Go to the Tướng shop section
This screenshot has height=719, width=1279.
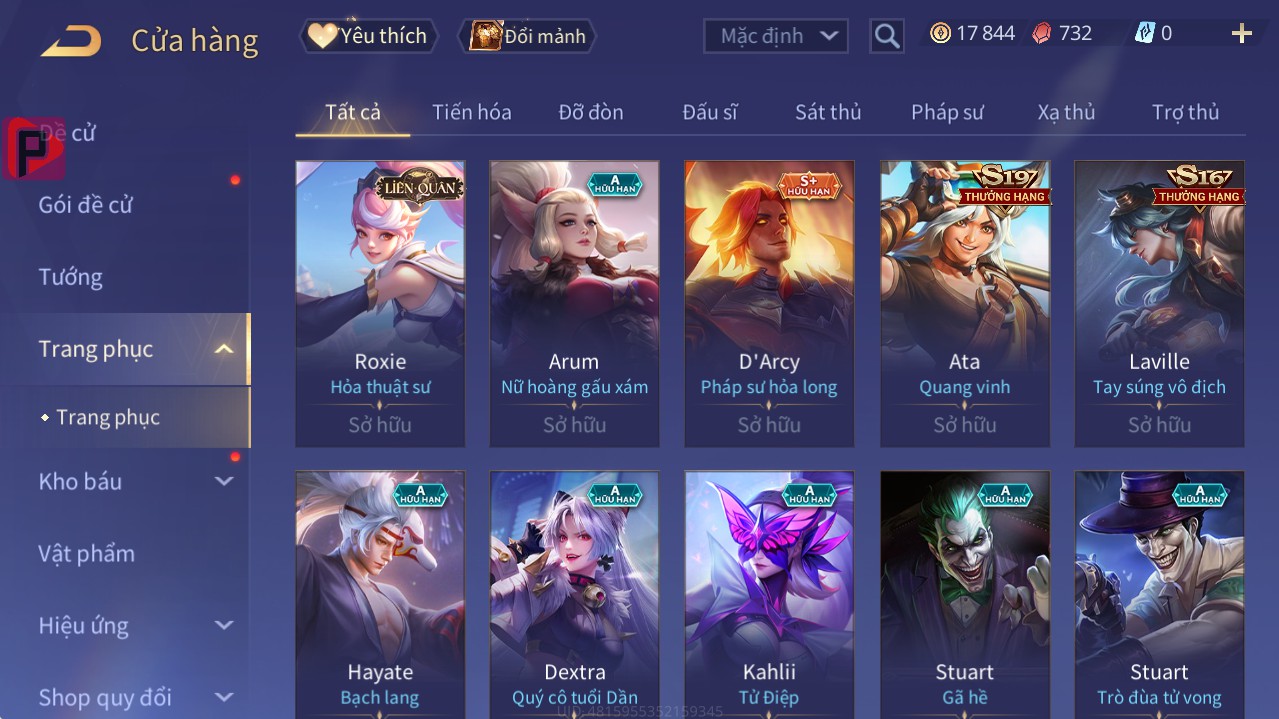pyautogui.click(x=71, y=277)
